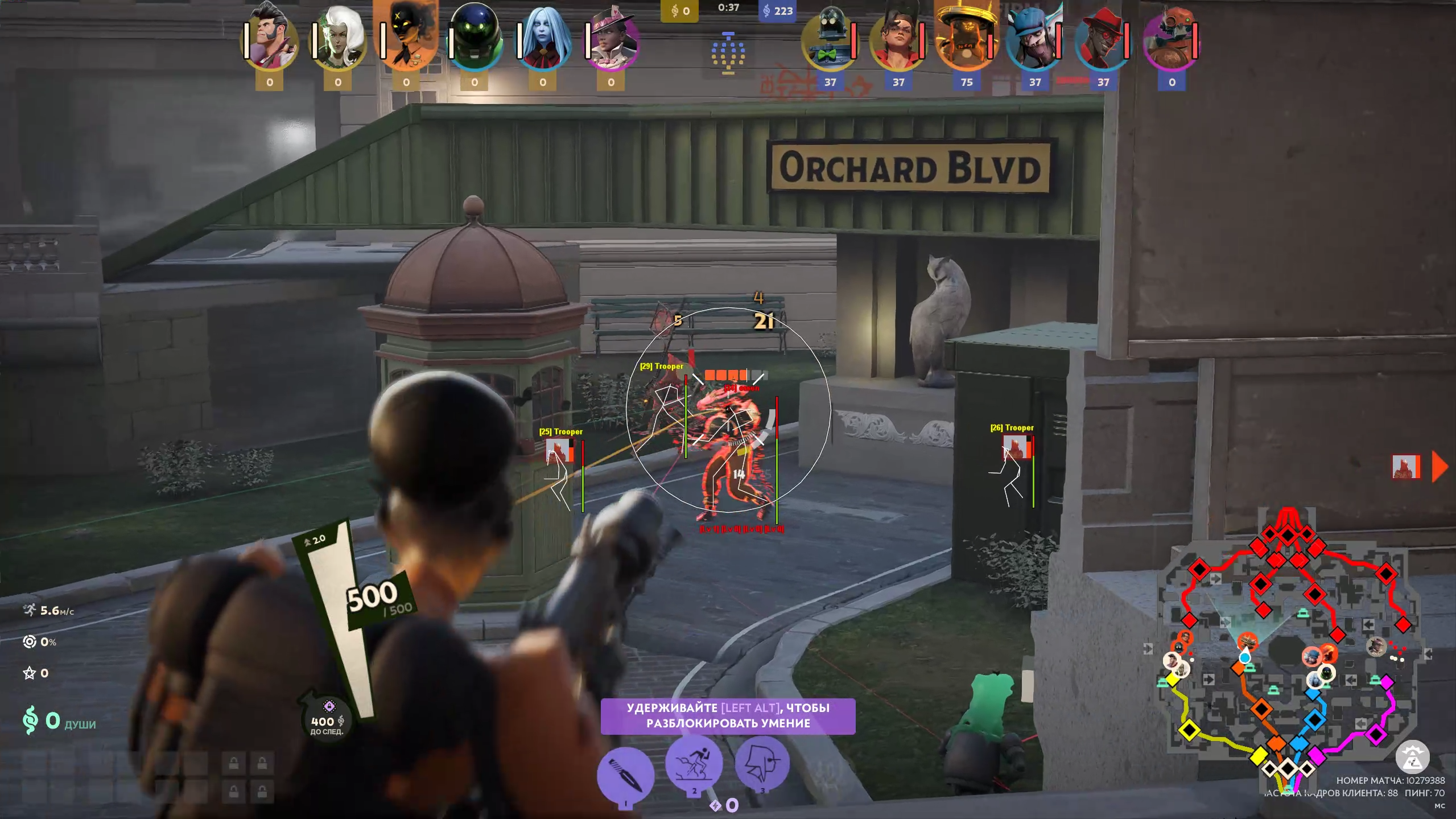The image size is (1456, 819).
Task: Select the blue-cap enemy hero portrait
Action: point(1034,38)
